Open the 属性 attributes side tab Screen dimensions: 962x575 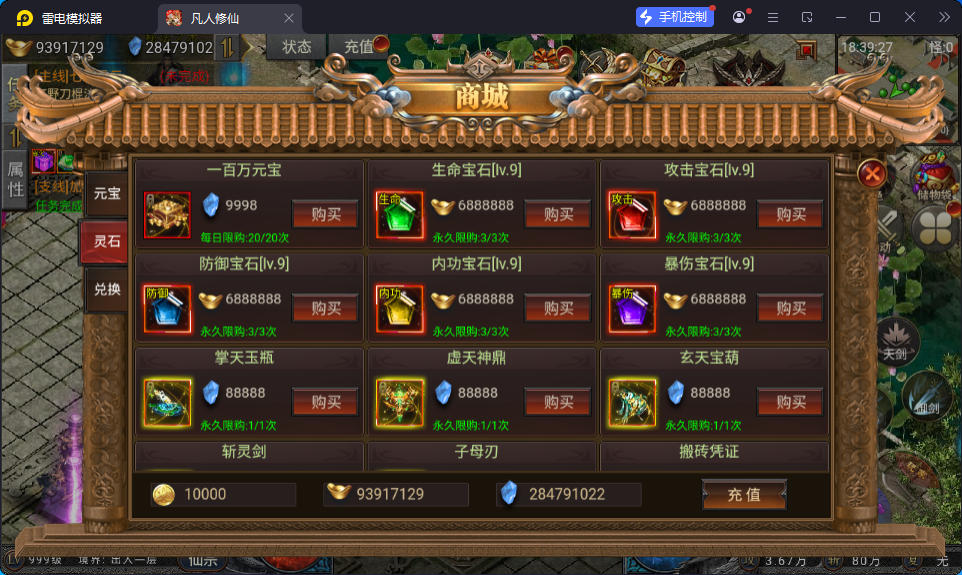15,178
